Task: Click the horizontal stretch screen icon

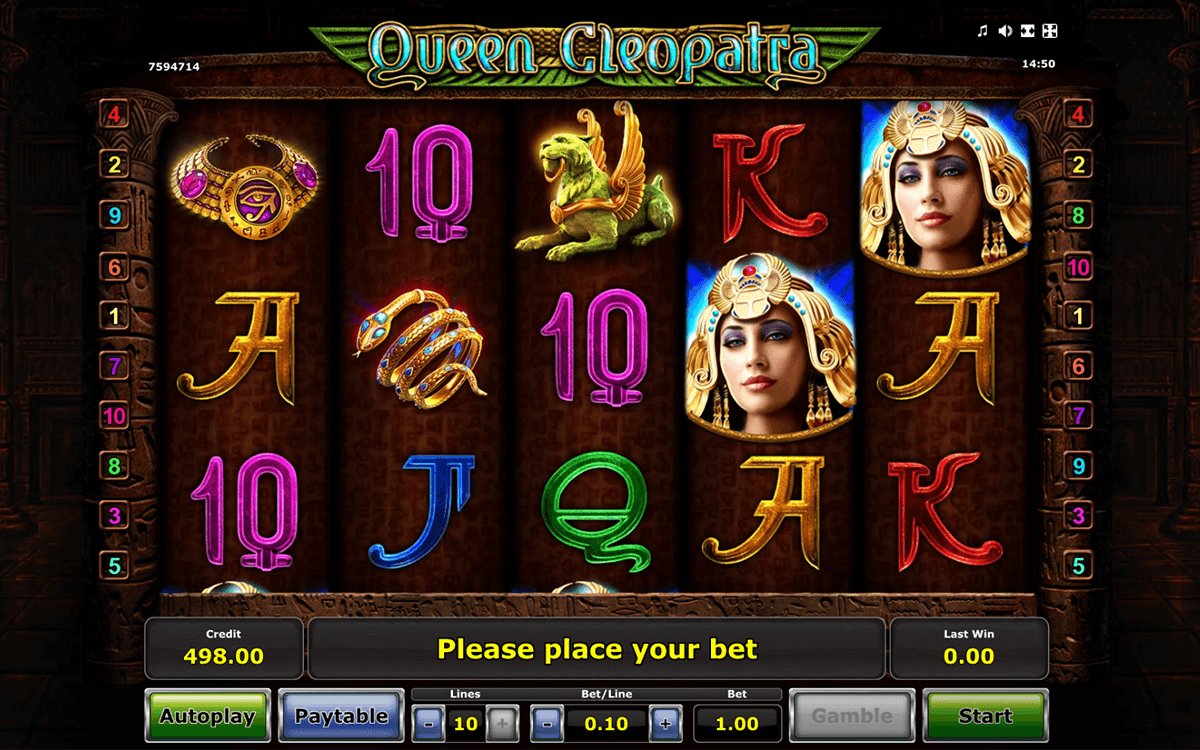Action: 1027,32
